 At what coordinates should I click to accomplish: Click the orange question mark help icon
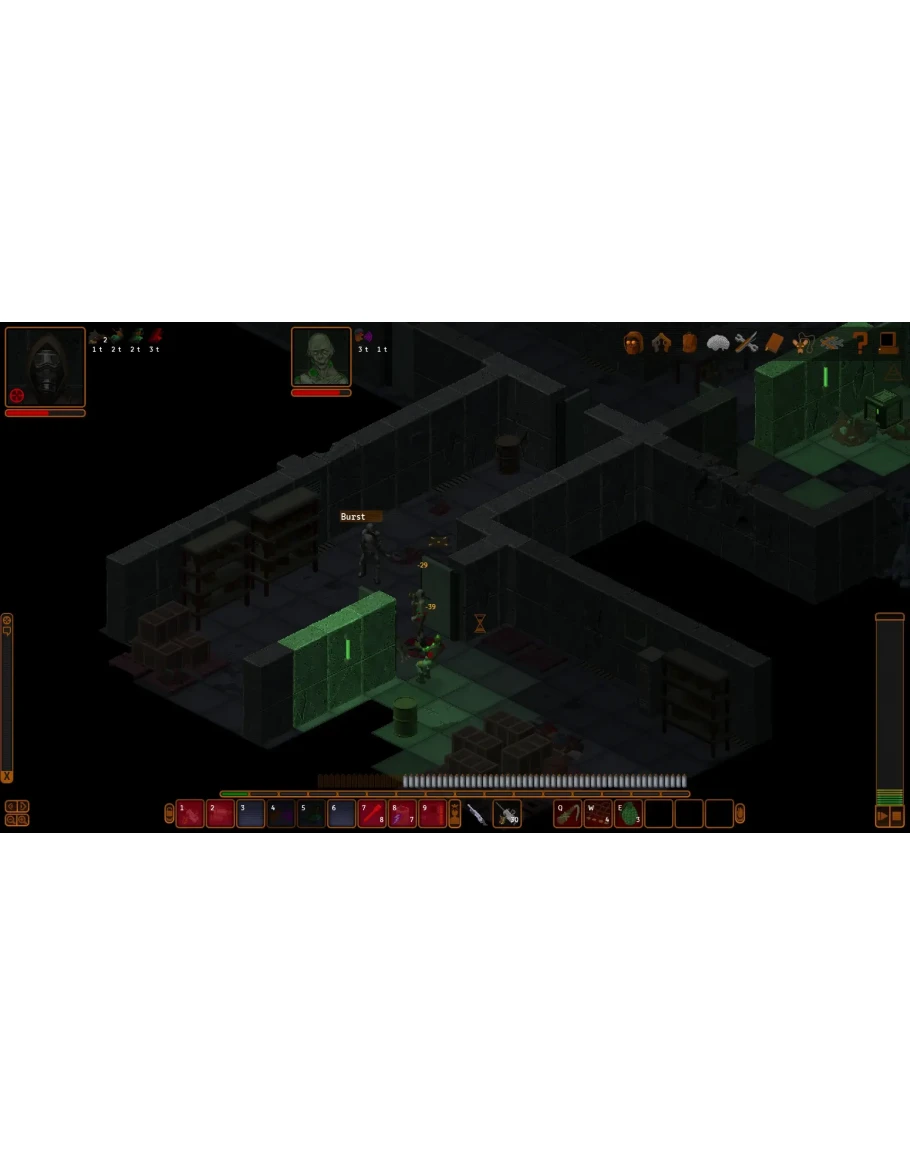point(859,343)
